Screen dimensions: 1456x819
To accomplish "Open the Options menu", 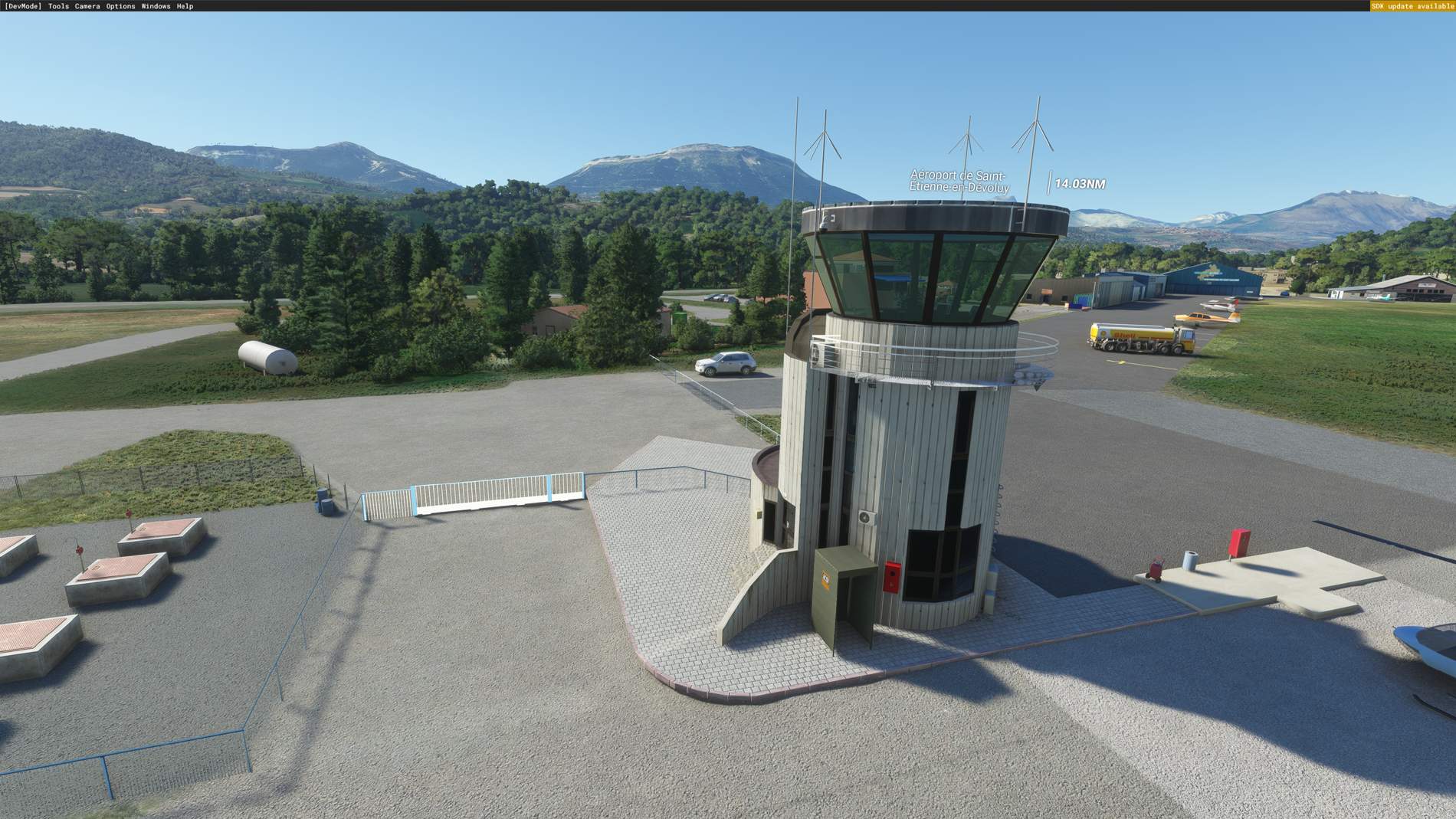I will pos(120,6).
